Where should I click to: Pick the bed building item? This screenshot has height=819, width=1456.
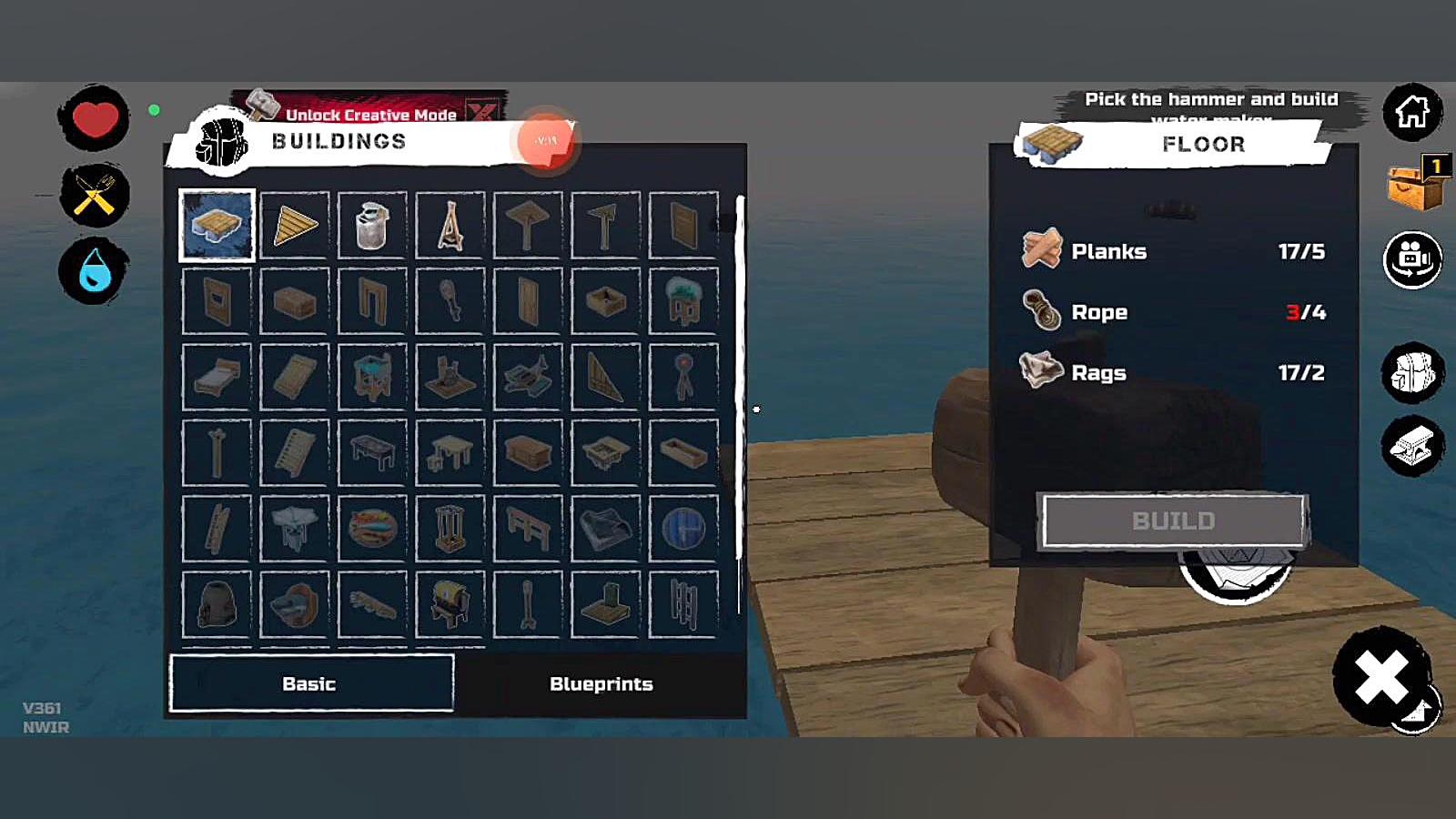pyautogui.click(x=217, y=377)
